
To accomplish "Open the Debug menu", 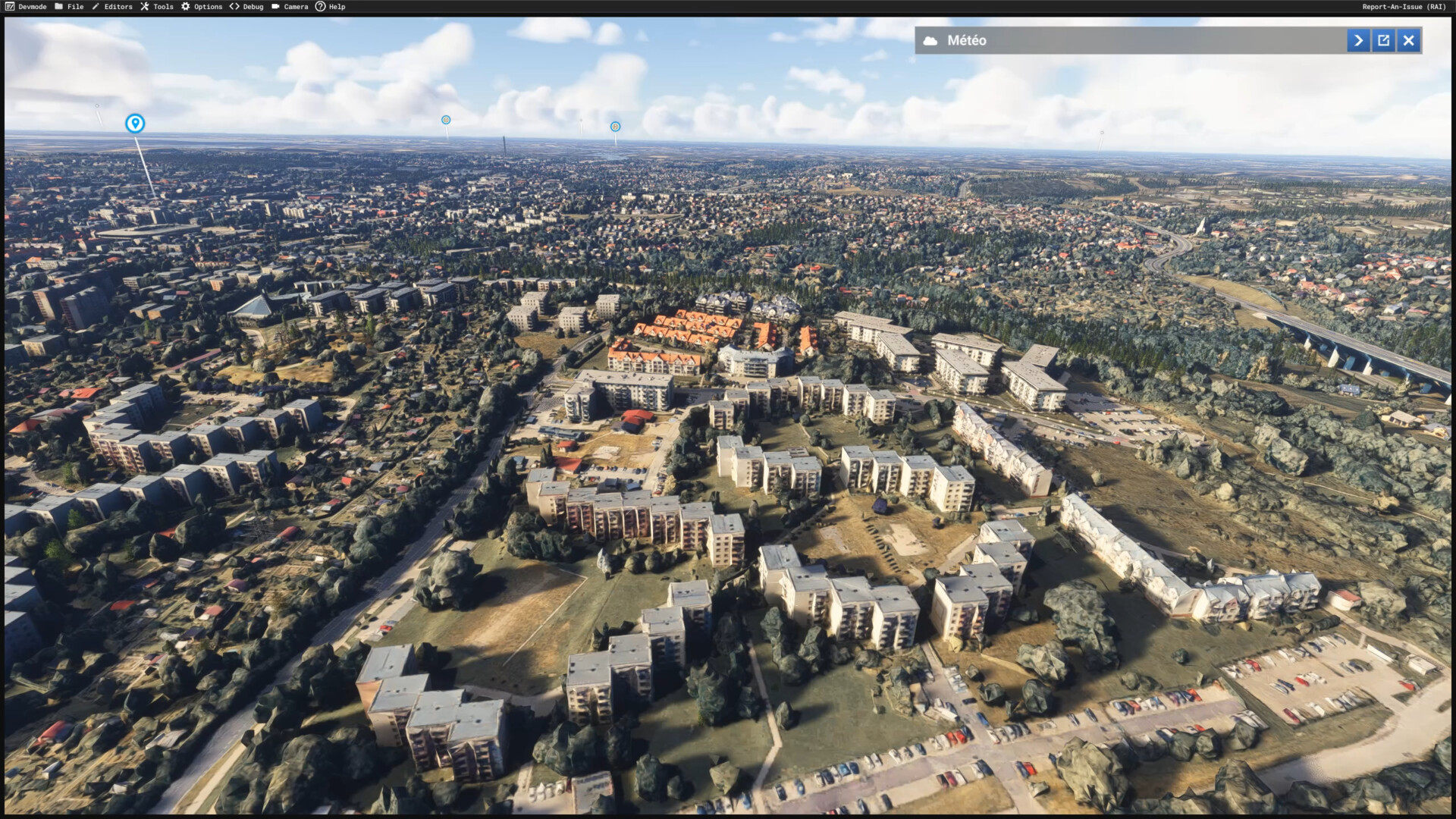I will click(246, 7).
